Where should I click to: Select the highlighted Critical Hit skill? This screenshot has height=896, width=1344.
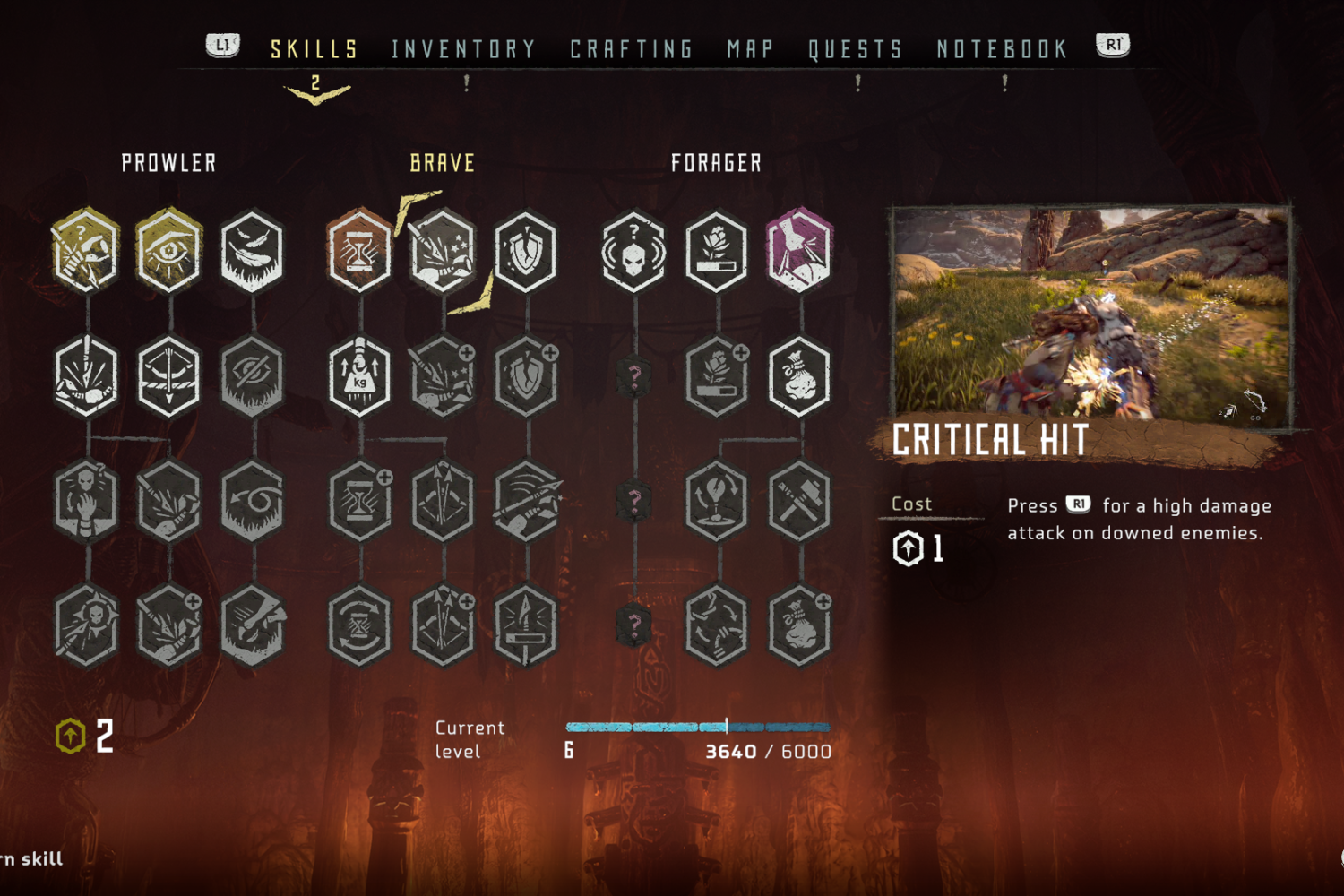click(443, 252)
